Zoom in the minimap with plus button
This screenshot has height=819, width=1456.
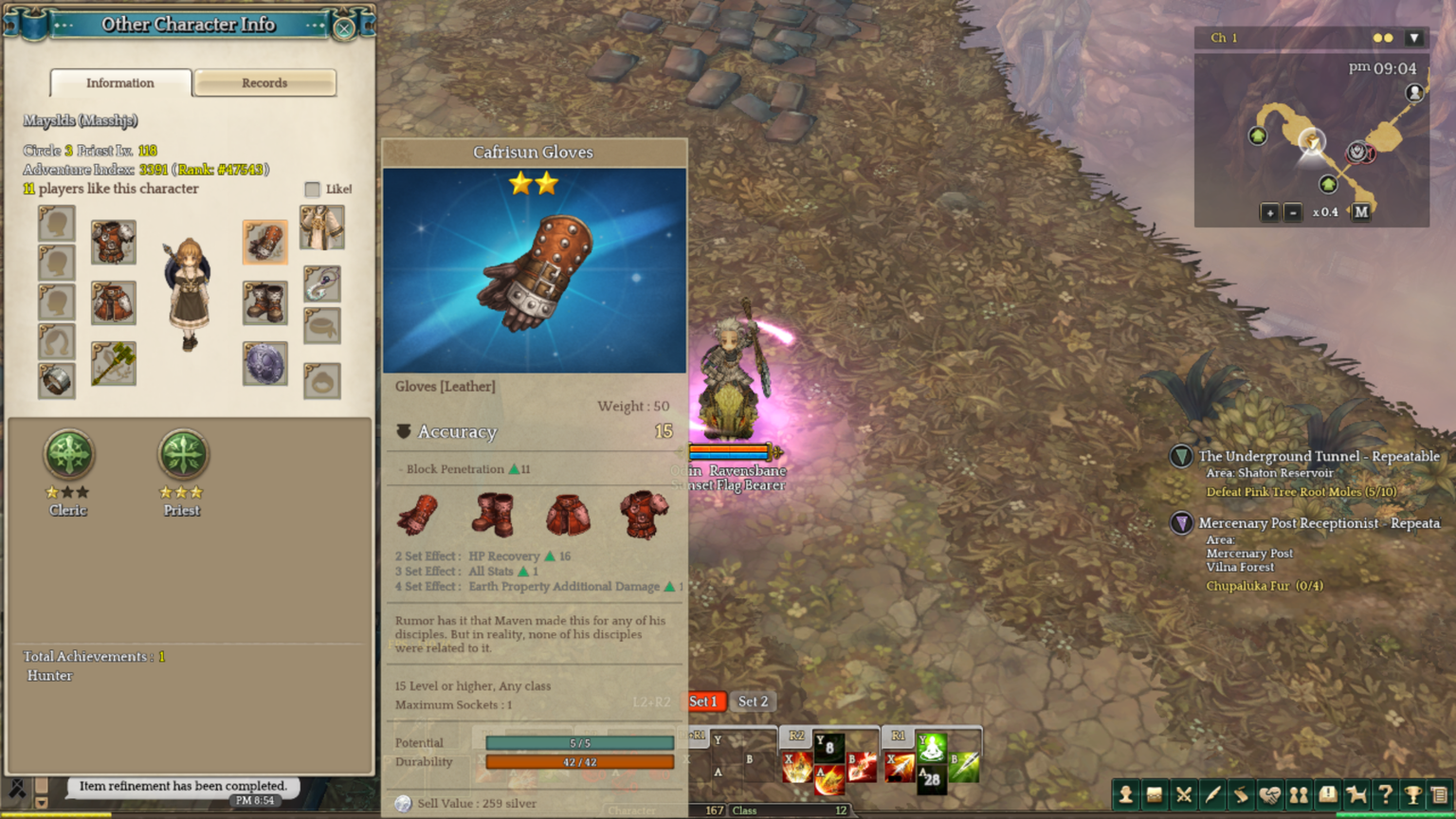(x=1269, y=212)
